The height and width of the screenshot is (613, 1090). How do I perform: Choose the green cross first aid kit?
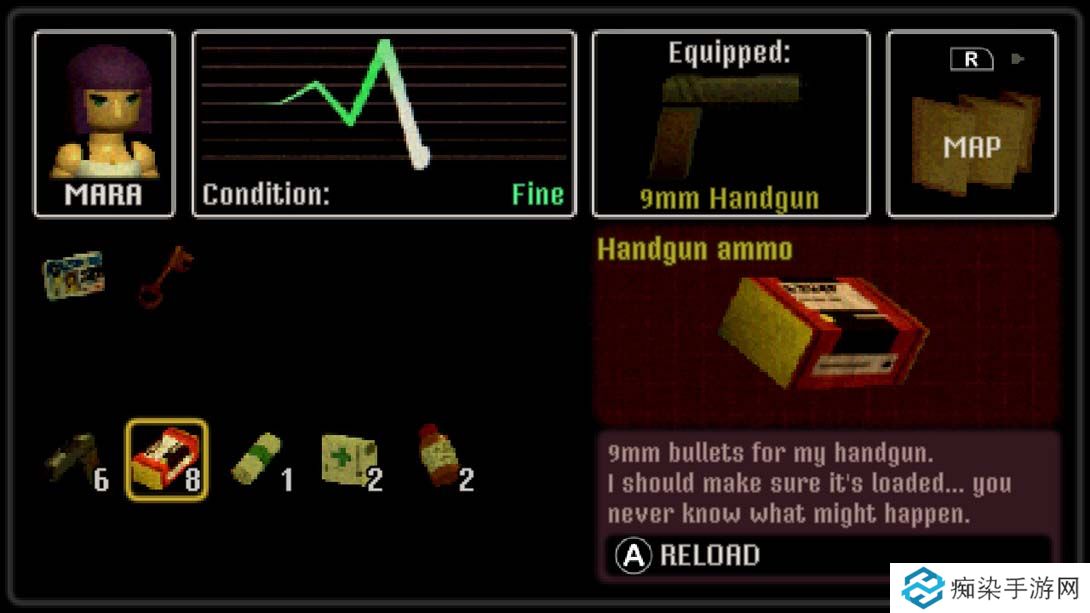(349, 461)
